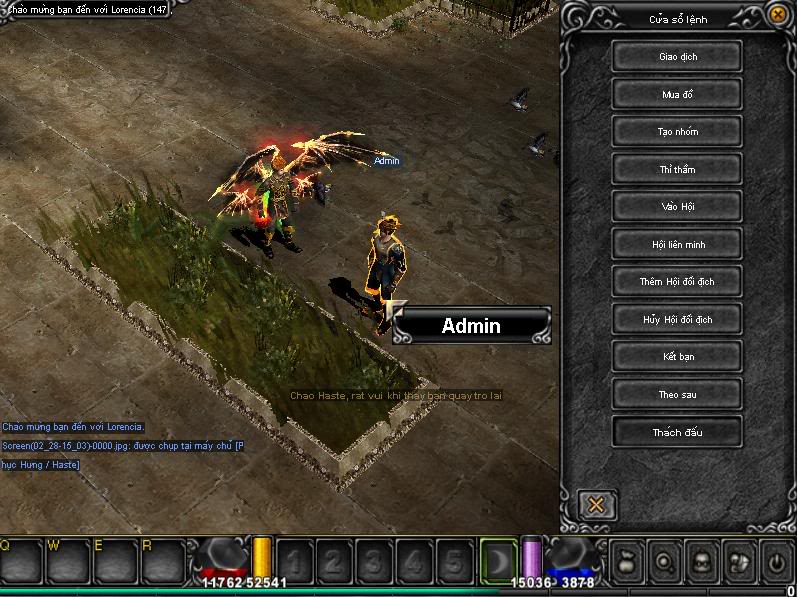Choose the Vào Hội command
This screenshot has width=798, height=597.
point(677,207)
